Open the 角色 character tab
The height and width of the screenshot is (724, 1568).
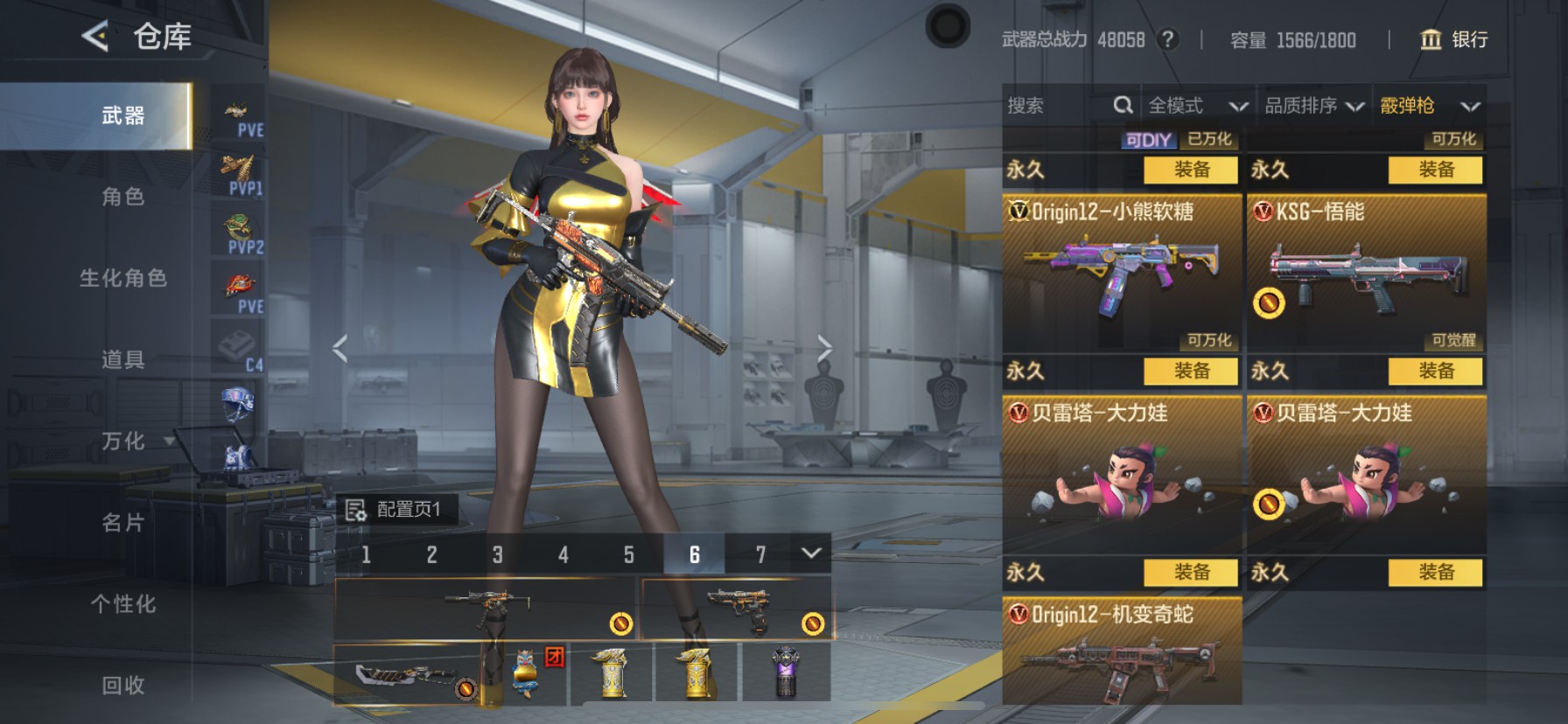pyautogui.click(x=122, y=198)
